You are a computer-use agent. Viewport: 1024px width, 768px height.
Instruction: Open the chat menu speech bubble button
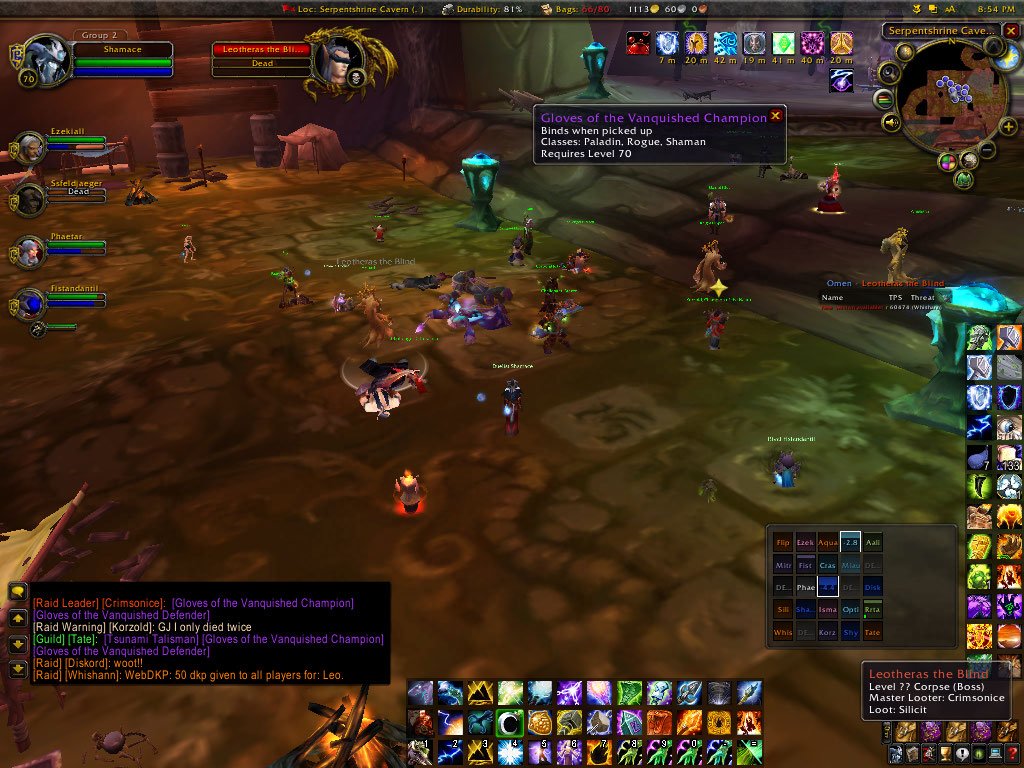click(x=17, y=592)
